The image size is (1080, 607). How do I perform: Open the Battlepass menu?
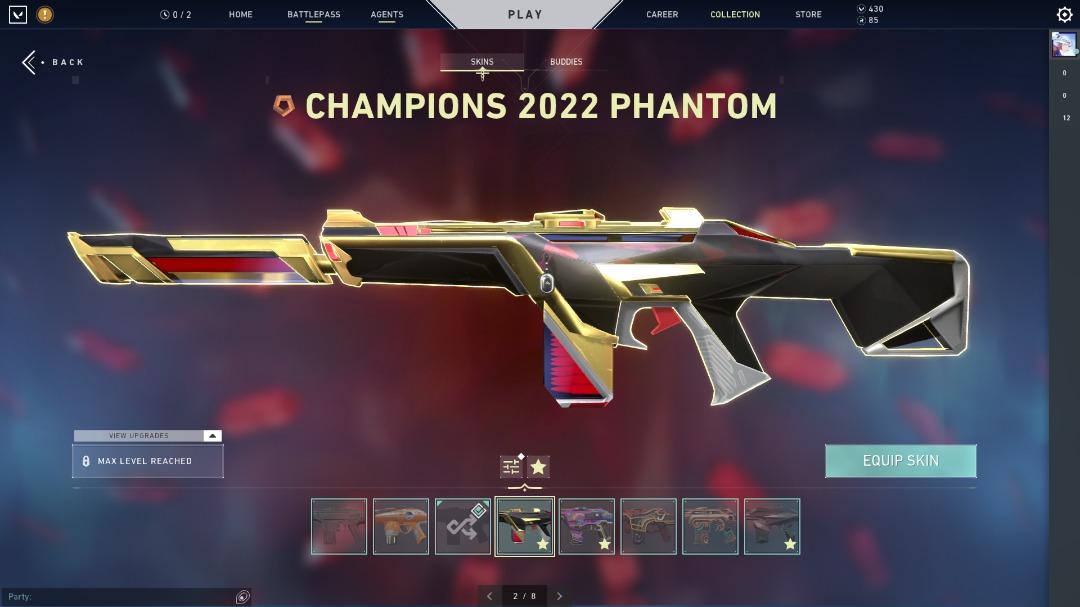coord(313,15)
